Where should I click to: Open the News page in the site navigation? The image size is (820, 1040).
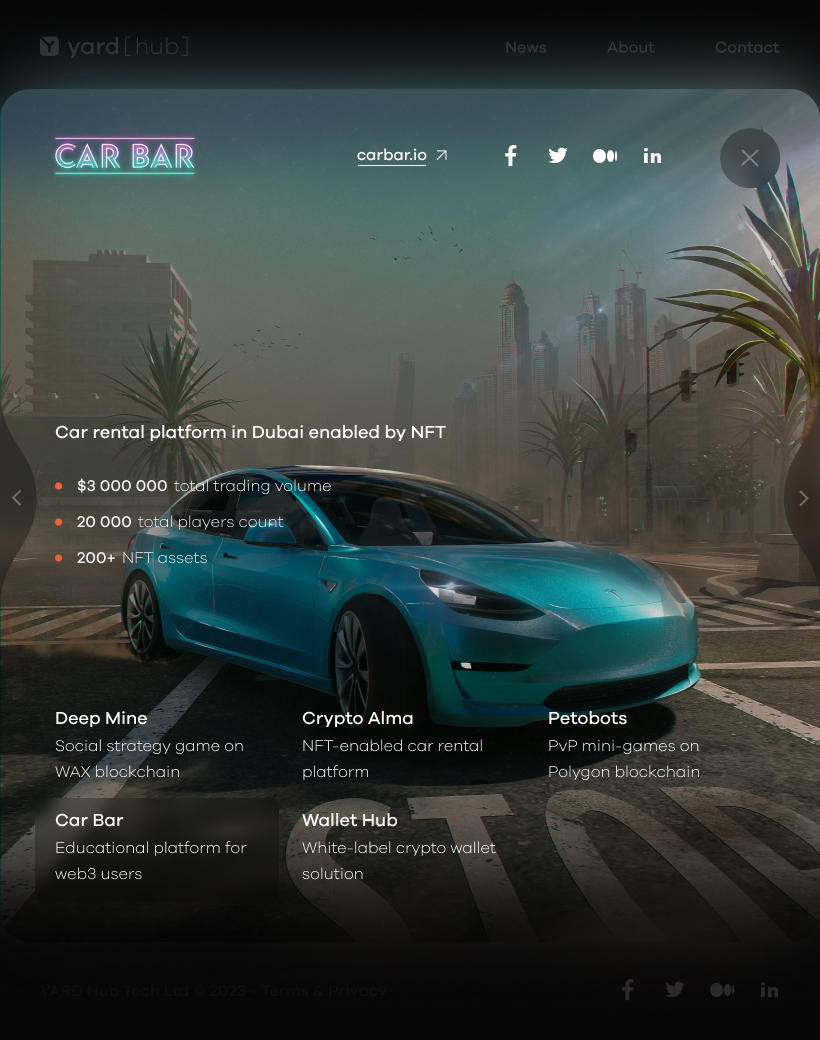pyautogui.click(x=525, y=47)
